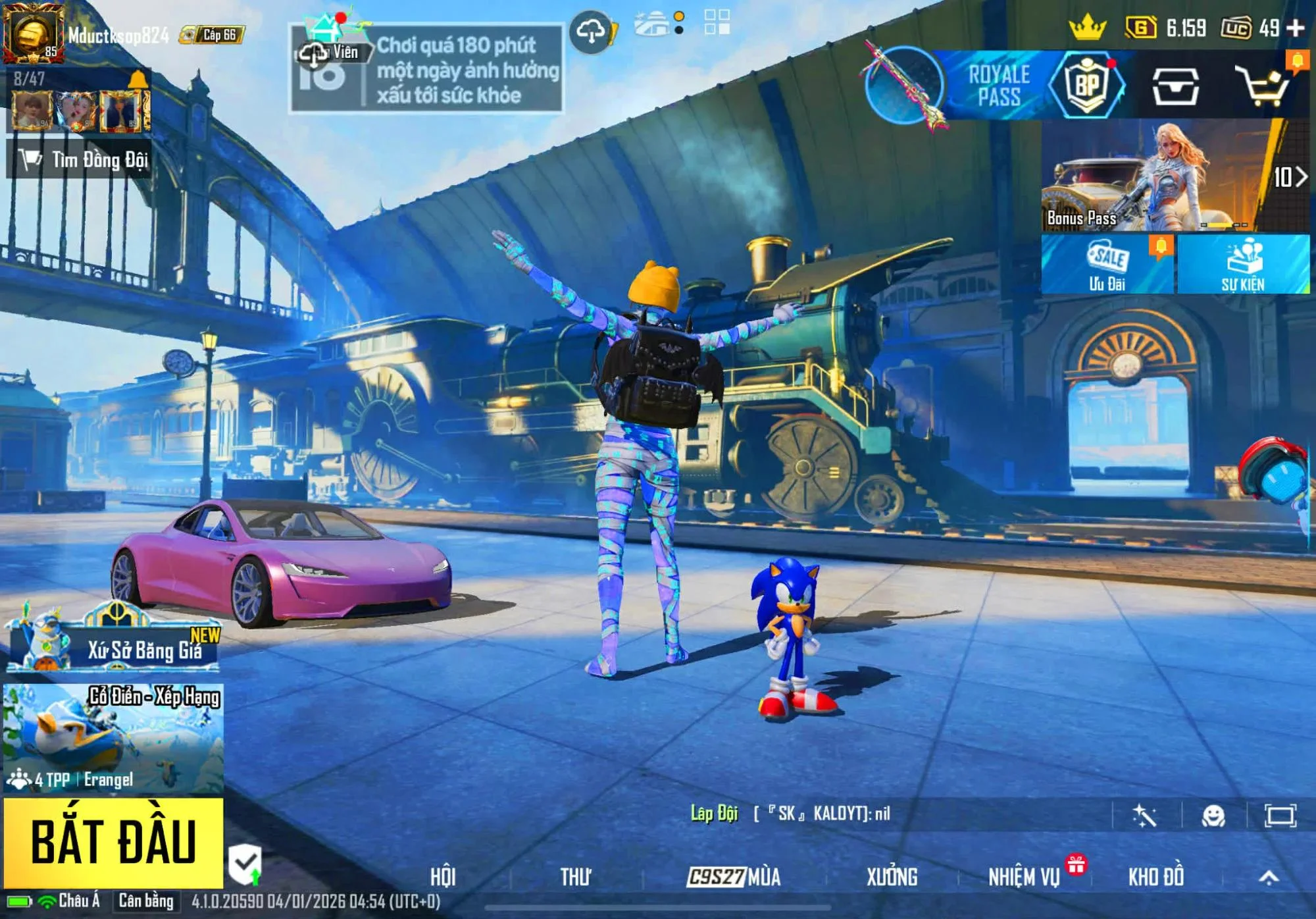The width and height of the screenshot is (1316, 919).
Task: Open the XƯỞNG workshop menu
Action: point(892,877)
